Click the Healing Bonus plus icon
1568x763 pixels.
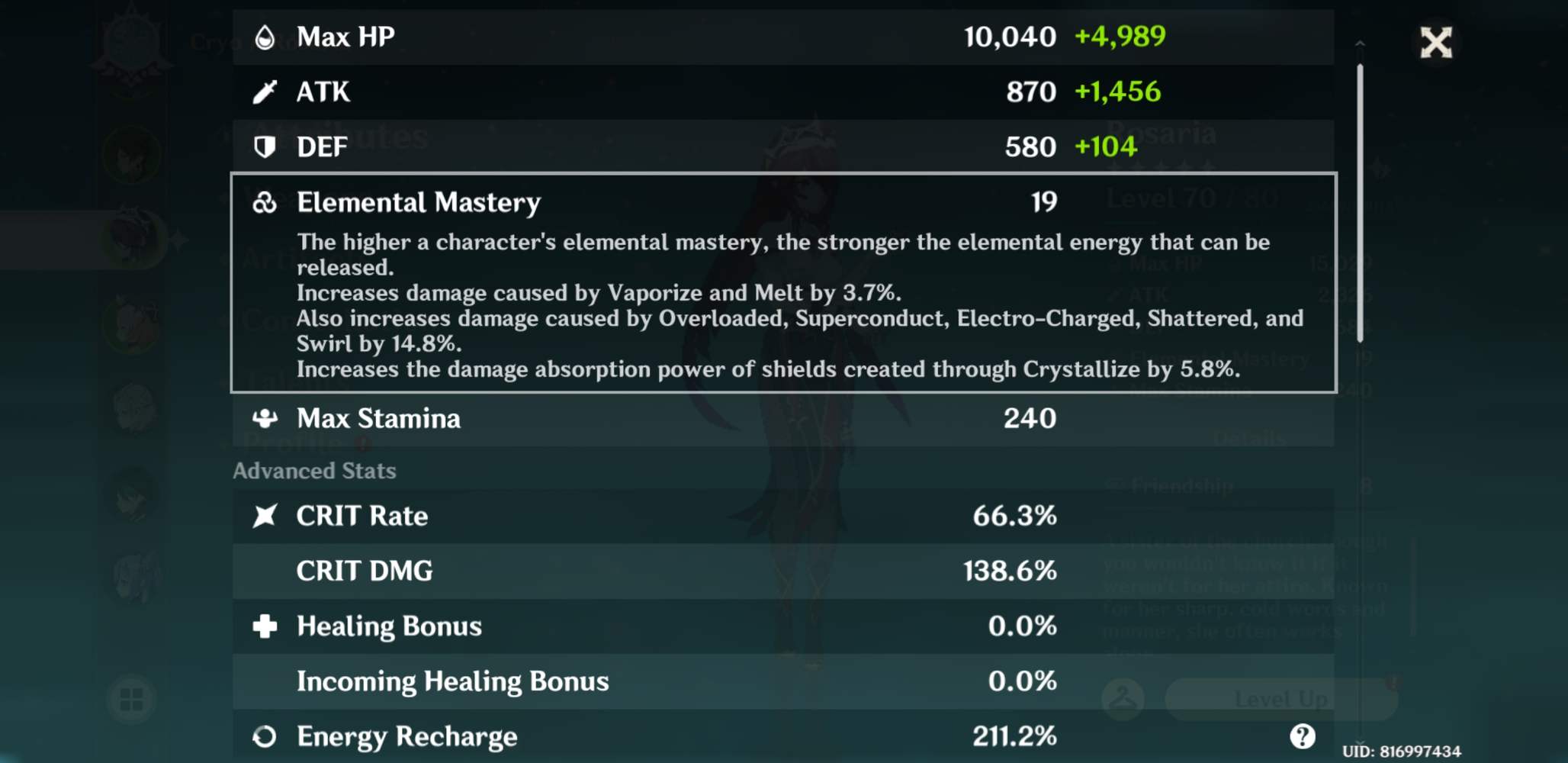(266, 626)
